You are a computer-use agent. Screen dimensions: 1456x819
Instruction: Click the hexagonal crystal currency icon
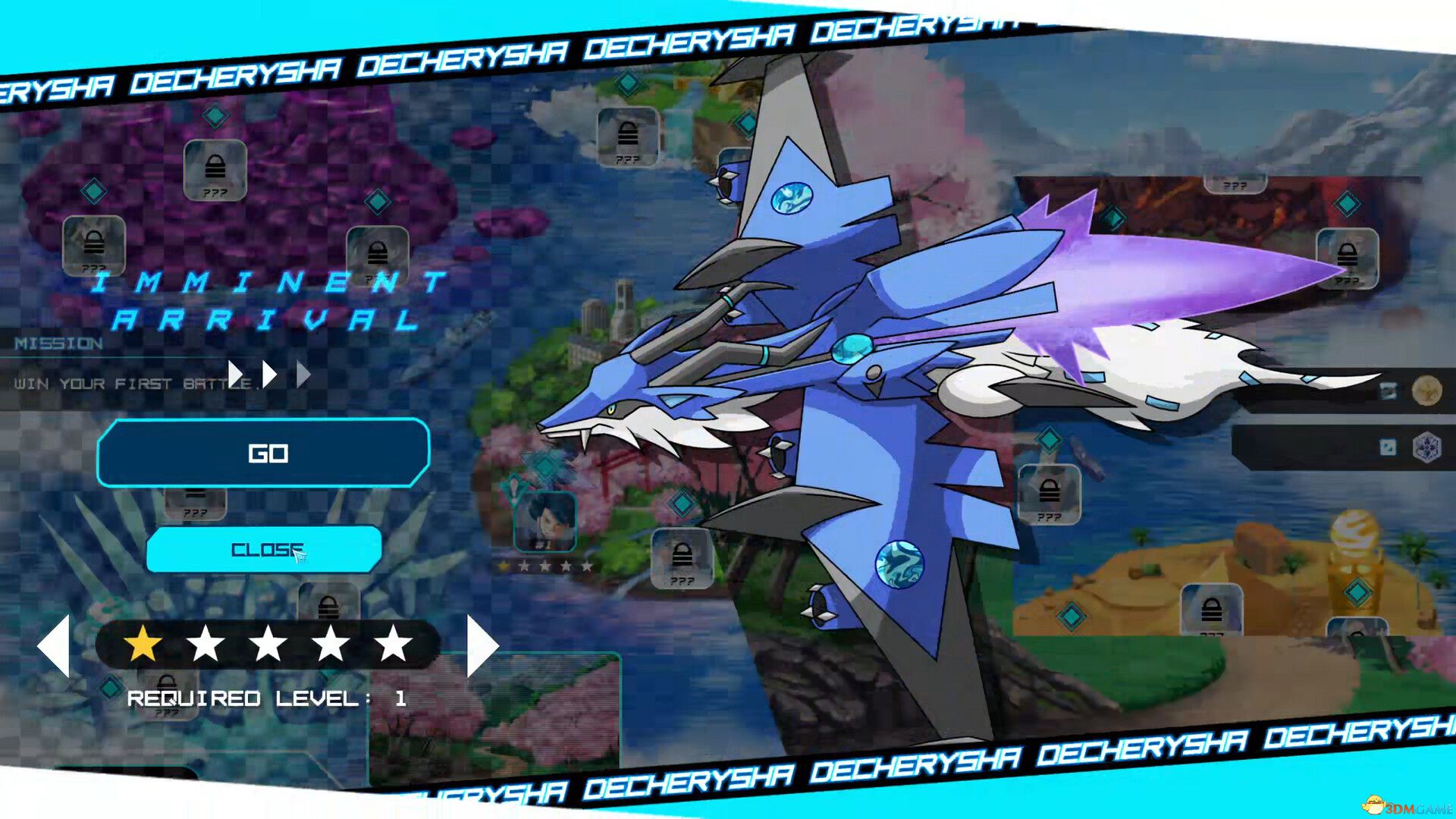click(x=1427, y=447)
